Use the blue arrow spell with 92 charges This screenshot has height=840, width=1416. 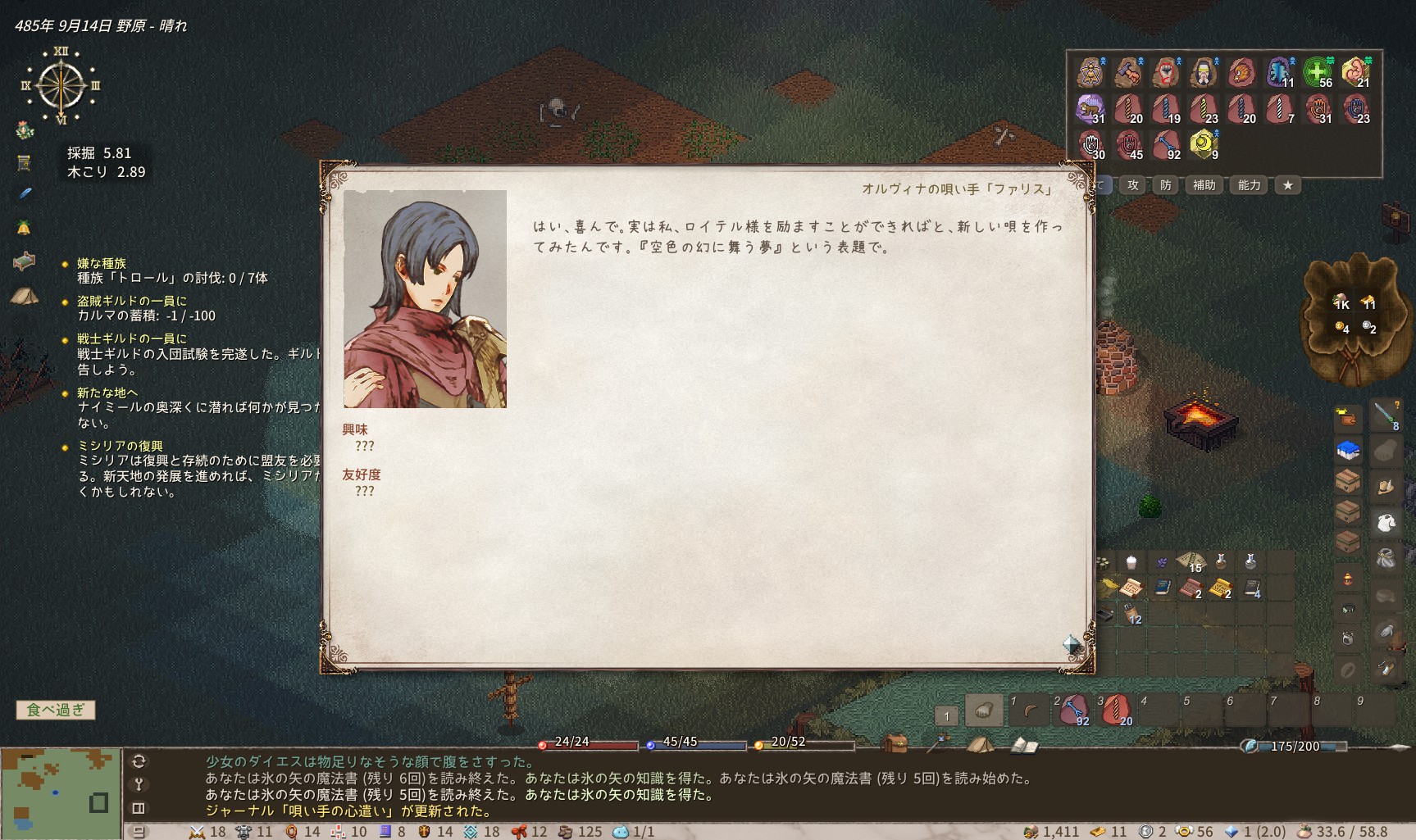(1166, 145)
